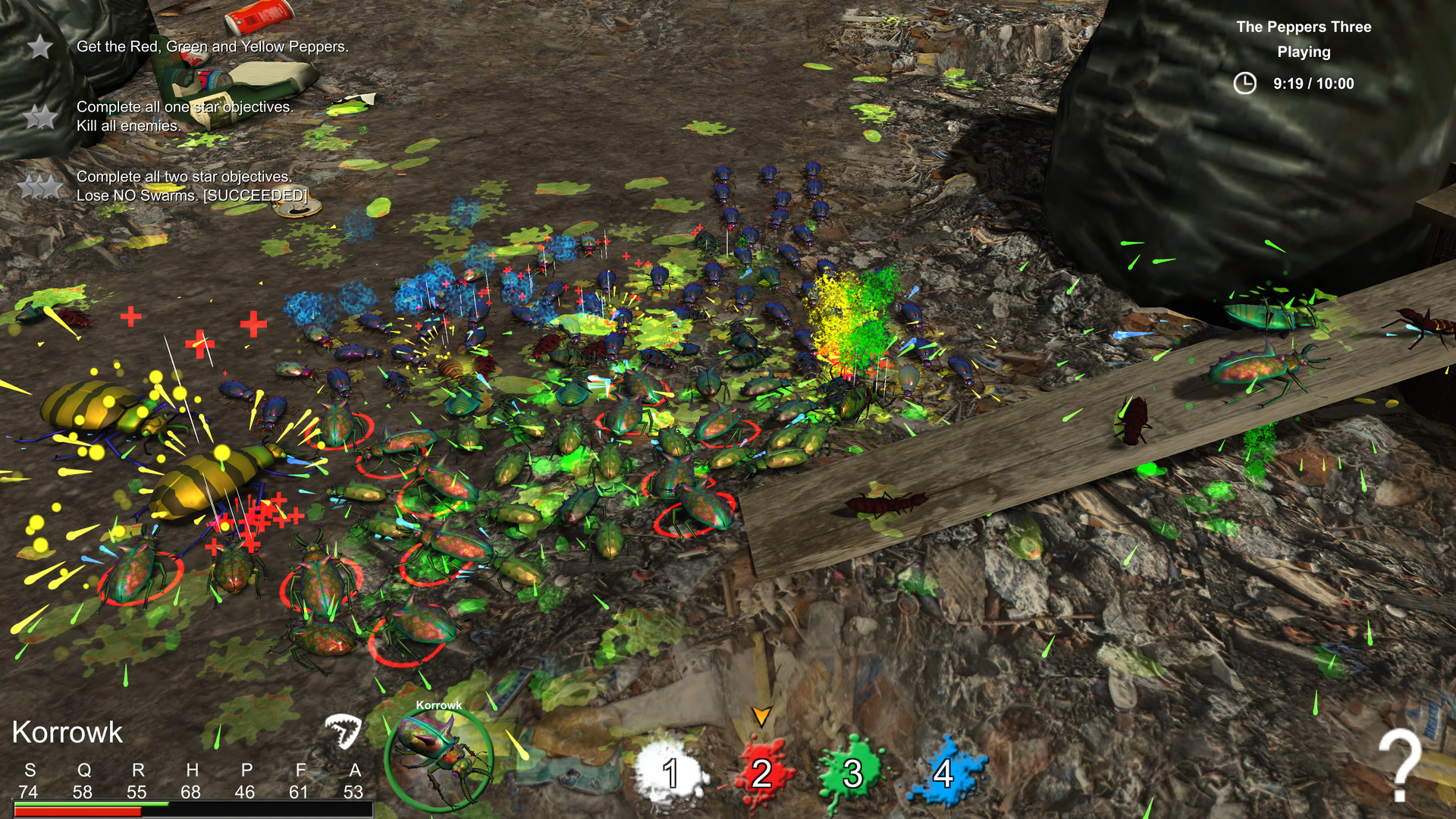Click The Peppers Three level title
The image size is (1456, 819).
tap(1304, 27)
